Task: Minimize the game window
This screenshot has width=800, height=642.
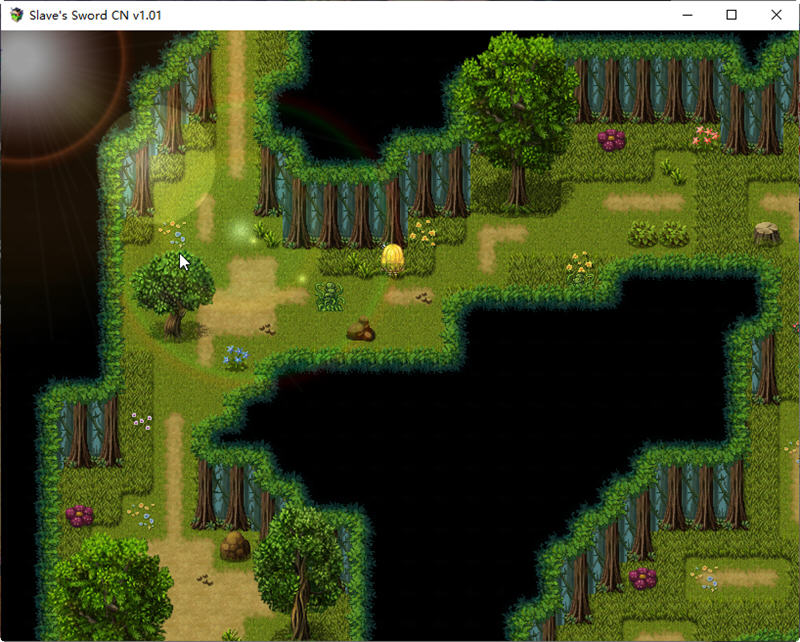Action: [x=686, y=15]
